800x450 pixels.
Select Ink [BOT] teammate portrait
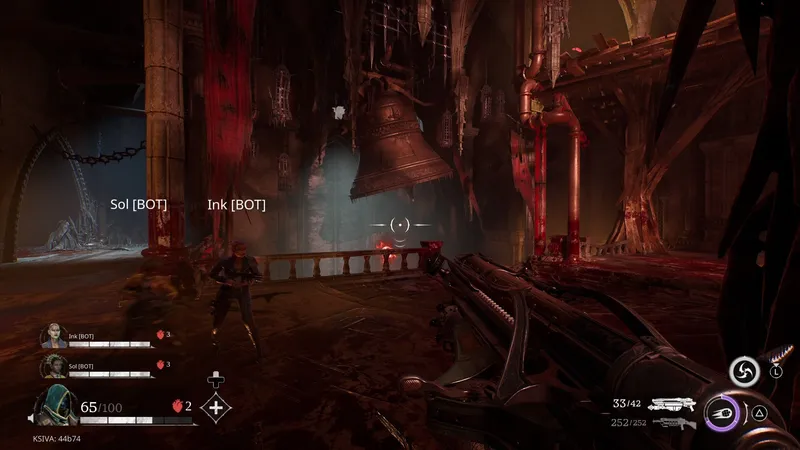tap(53, 338)
